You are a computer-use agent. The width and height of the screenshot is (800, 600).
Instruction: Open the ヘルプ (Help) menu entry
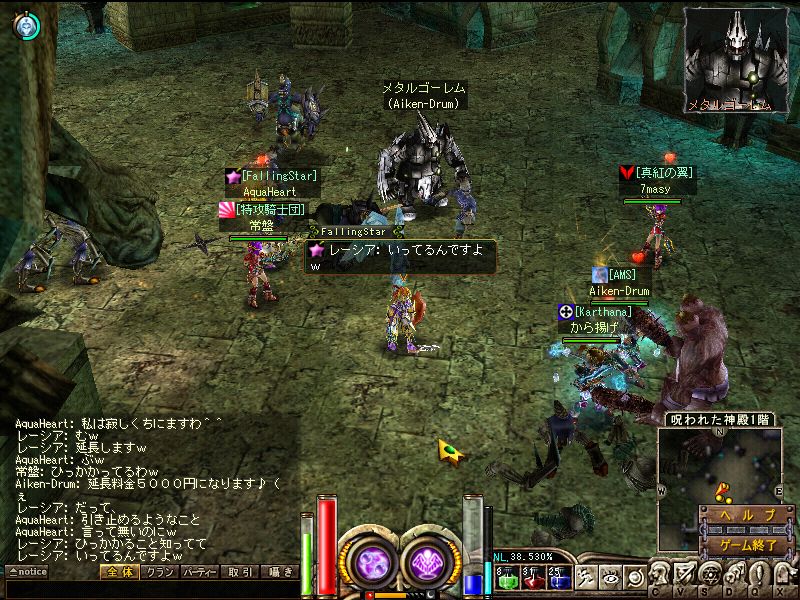pyautogui.click(x=741, y=515)
